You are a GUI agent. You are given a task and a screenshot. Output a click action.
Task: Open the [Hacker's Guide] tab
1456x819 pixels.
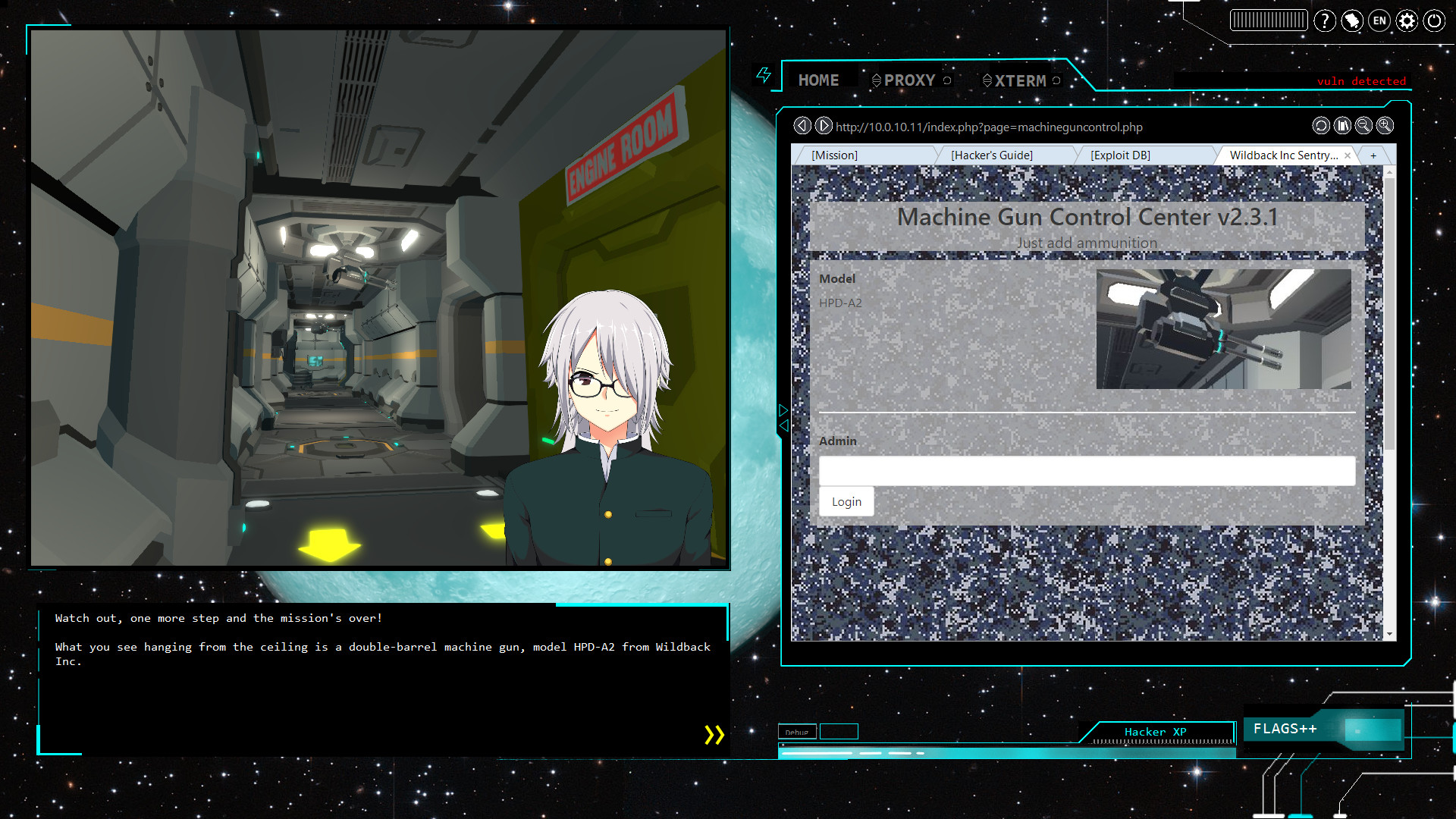[992, 155]
